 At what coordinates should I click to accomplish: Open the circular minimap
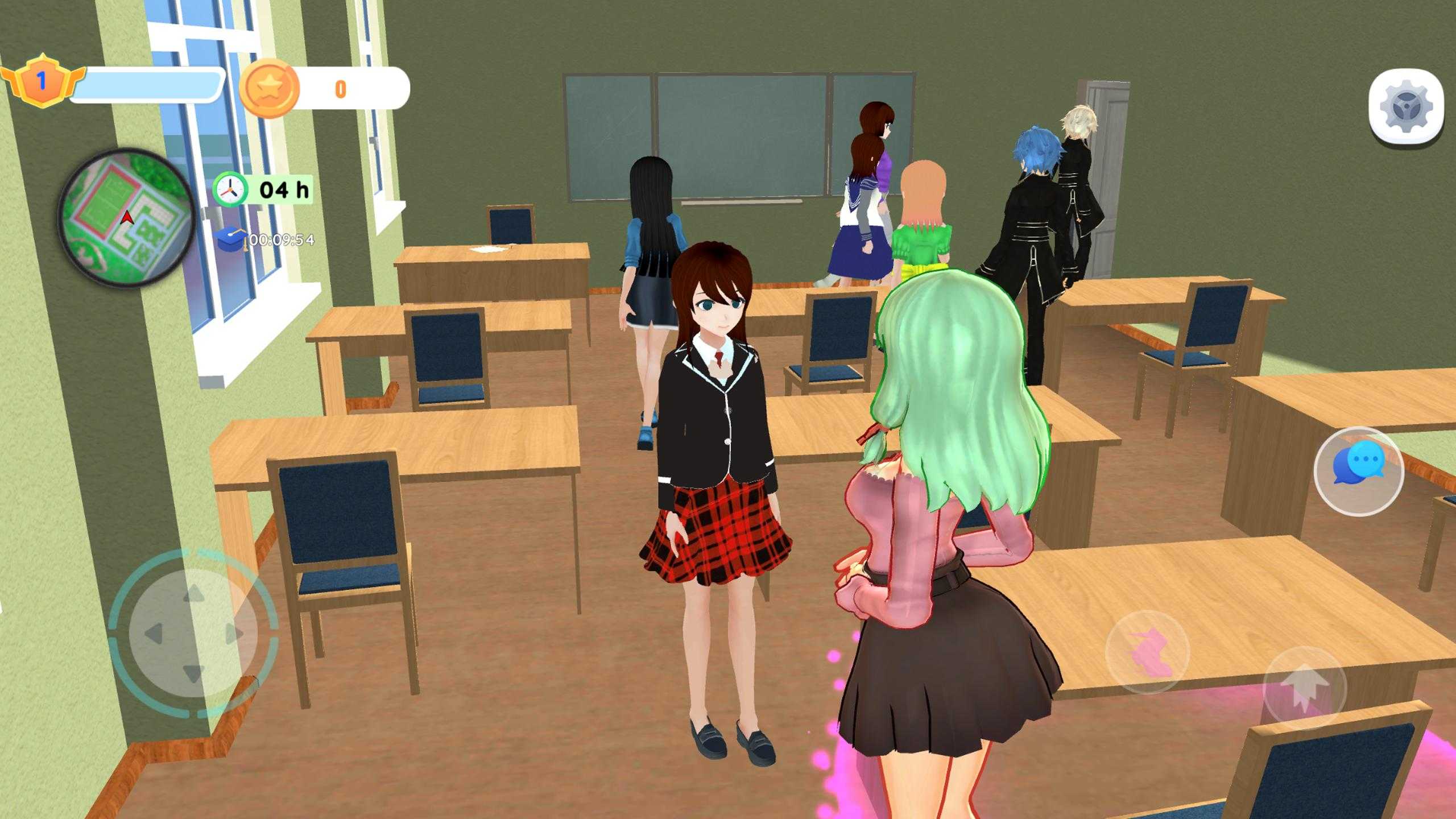click(x=126, y=218)
